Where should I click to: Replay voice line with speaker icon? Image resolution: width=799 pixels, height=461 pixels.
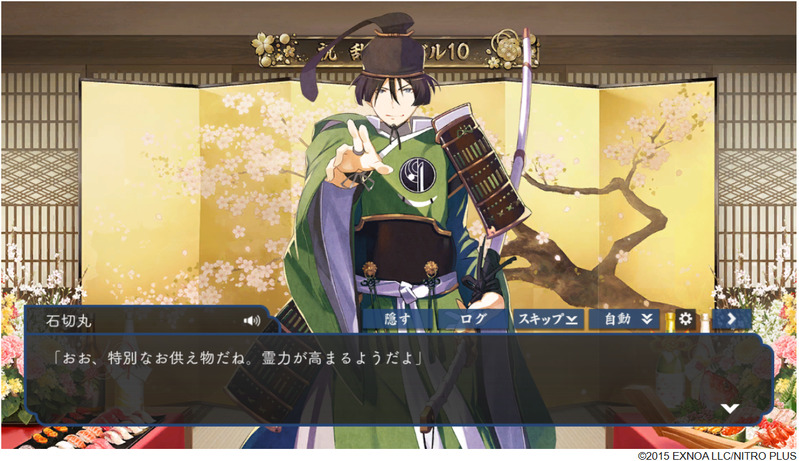[x=251, y=321]
